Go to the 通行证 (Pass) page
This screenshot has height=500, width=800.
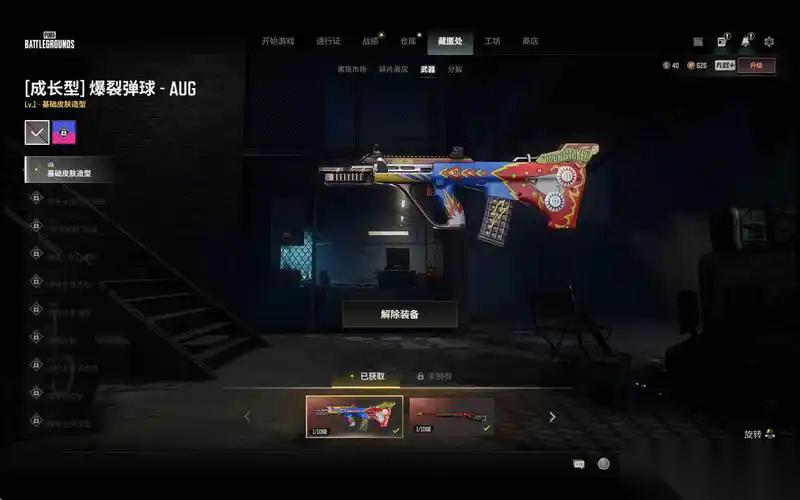[328, 41]
